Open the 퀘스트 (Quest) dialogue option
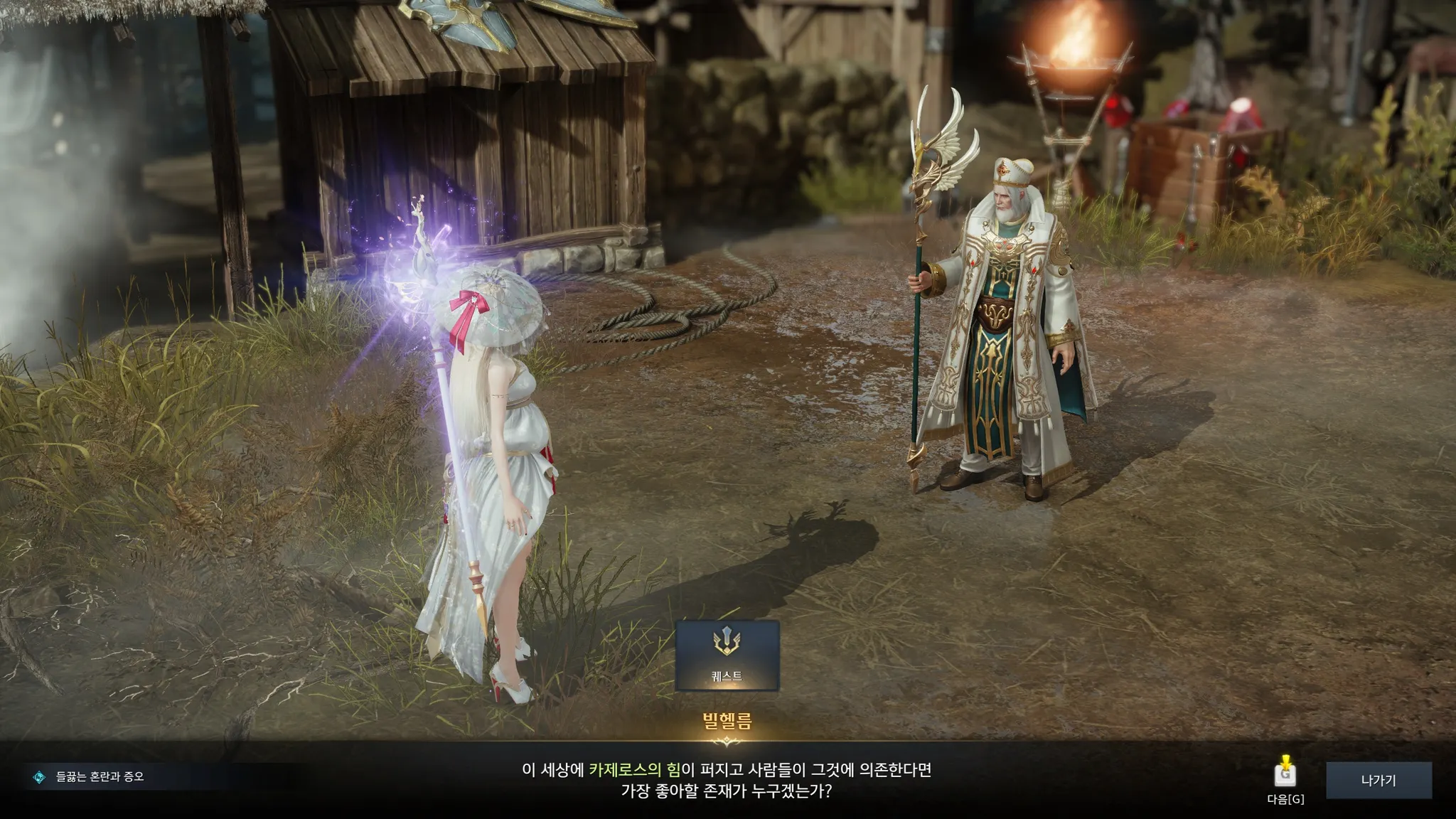 click(x=727, y=655)
